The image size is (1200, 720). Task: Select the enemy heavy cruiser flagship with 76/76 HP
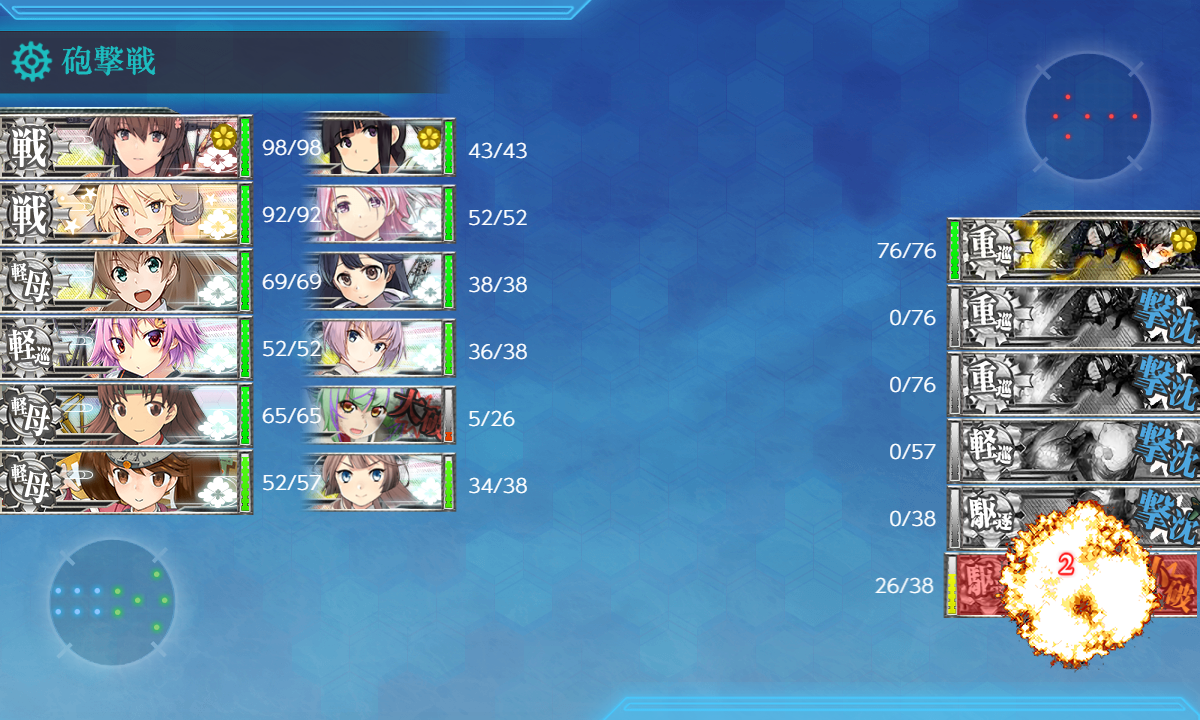pyautogui.click(x=1075, y=249)
